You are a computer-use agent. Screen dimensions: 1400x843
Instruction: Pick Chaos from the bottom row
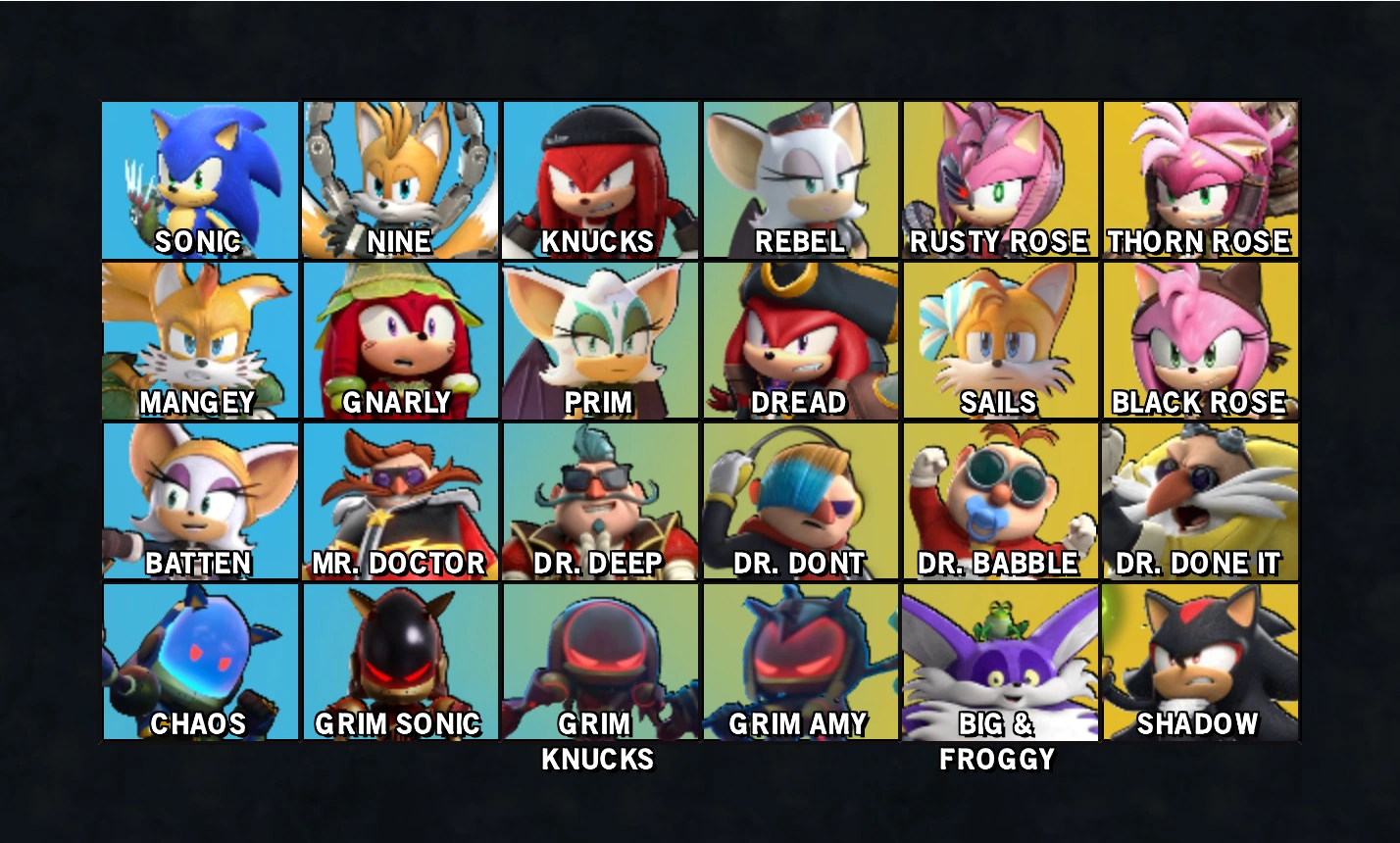[x=200, y=662]
